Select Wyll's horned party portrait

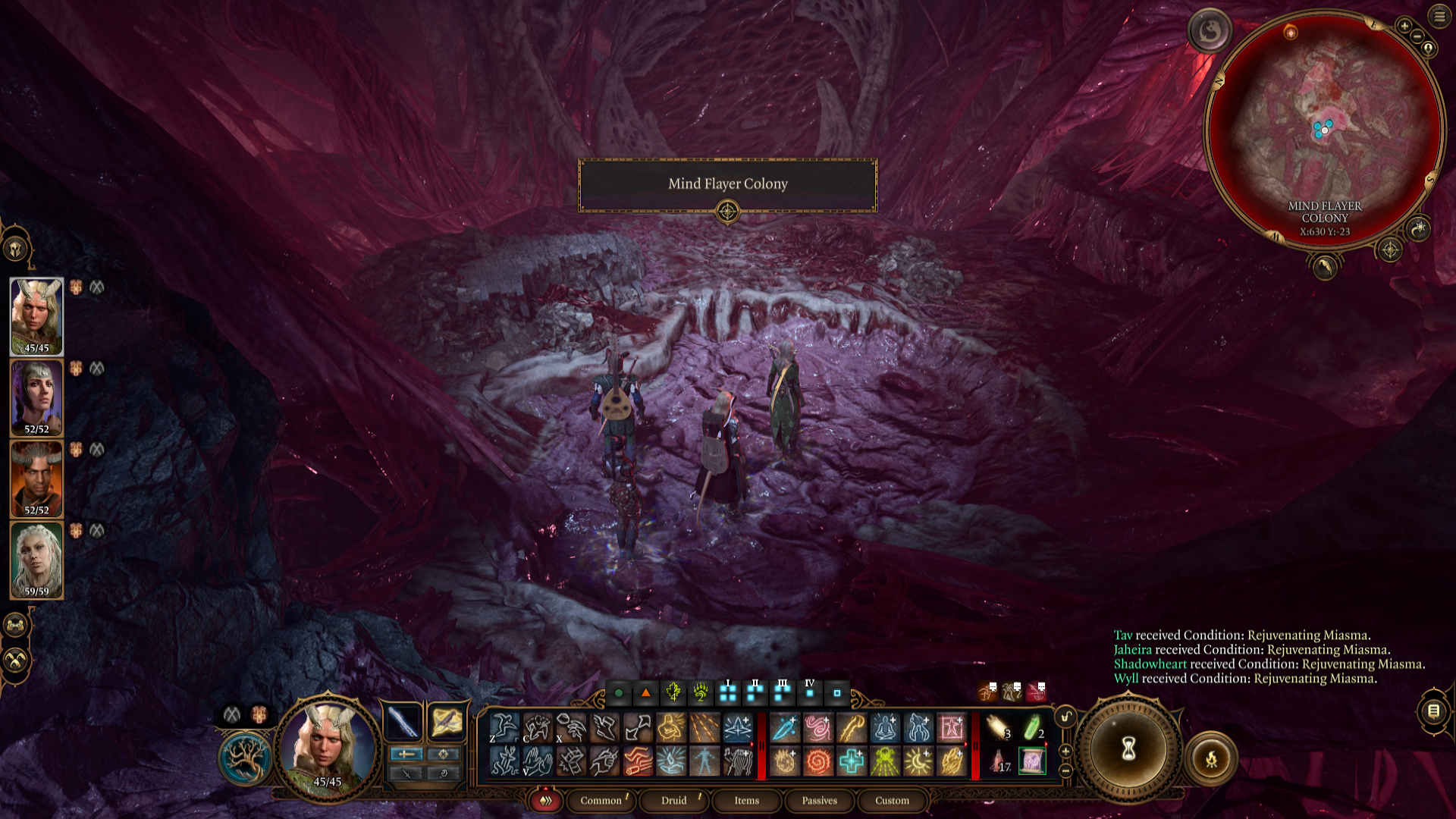pyautogui.click(x=36, y=479)
